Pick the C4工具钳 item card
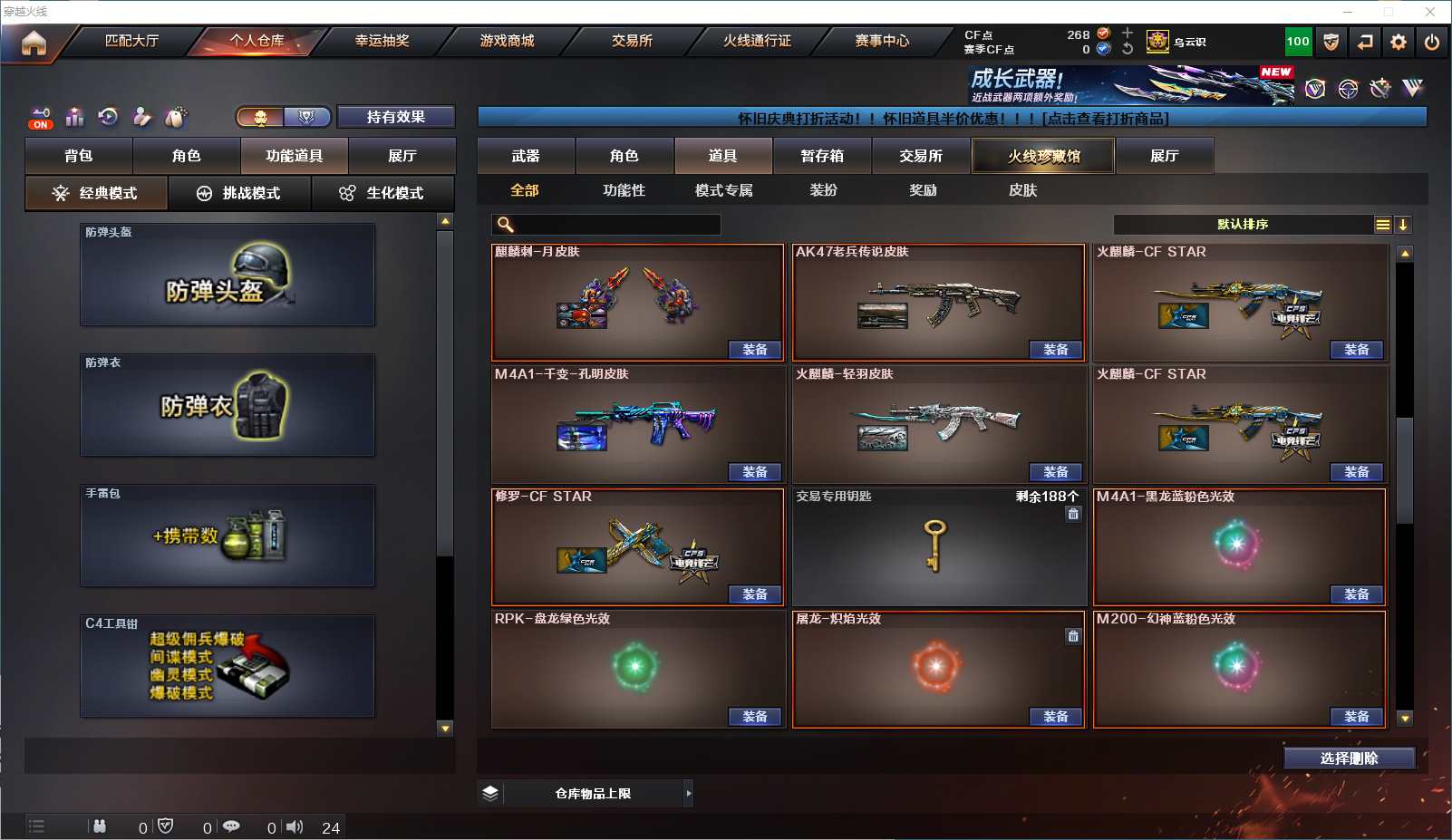1452x840 pixels. [x=227, y=666]
